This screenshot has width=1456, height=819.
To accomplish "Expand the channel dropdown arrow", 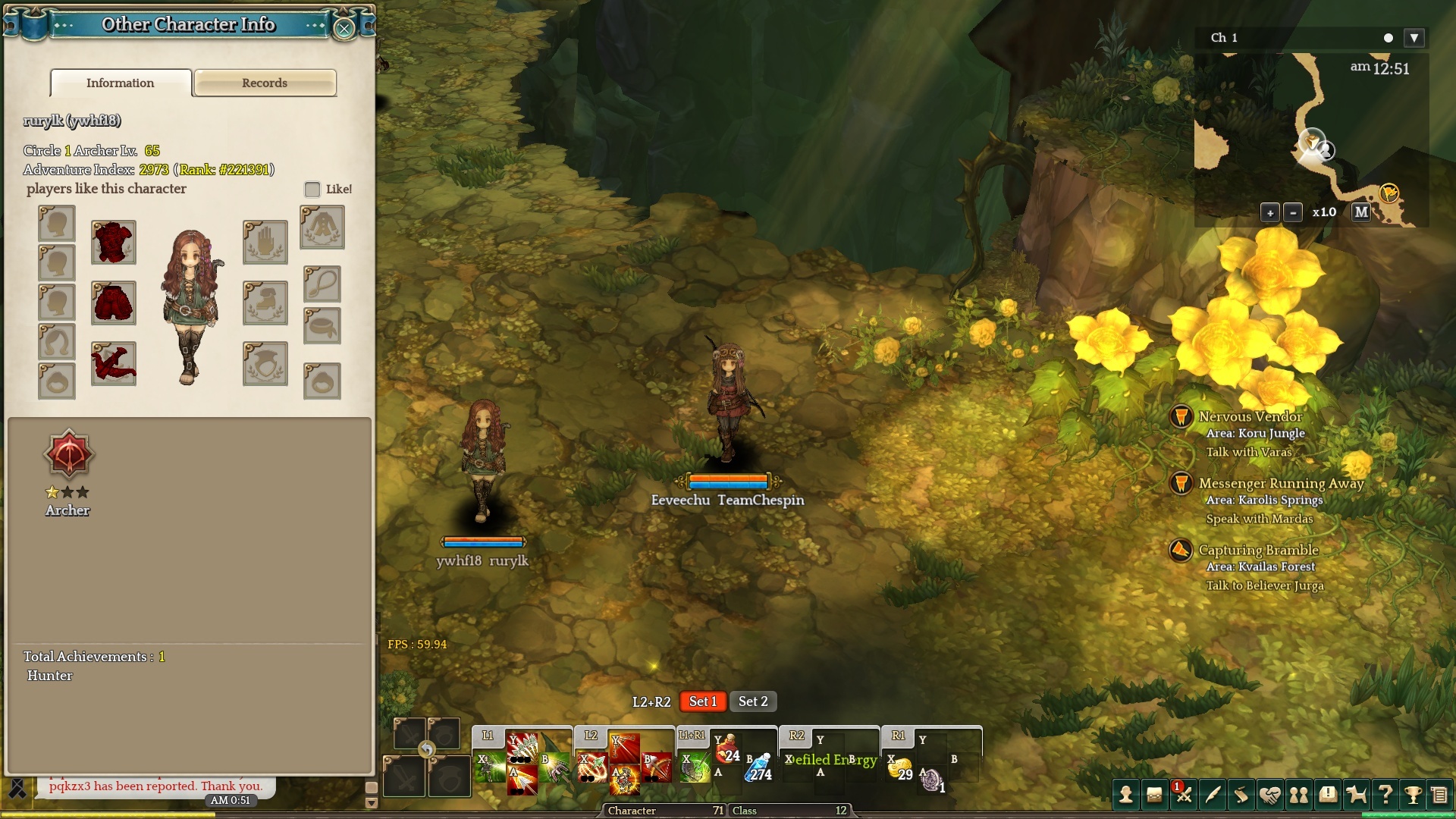I will click(1414, 38).
